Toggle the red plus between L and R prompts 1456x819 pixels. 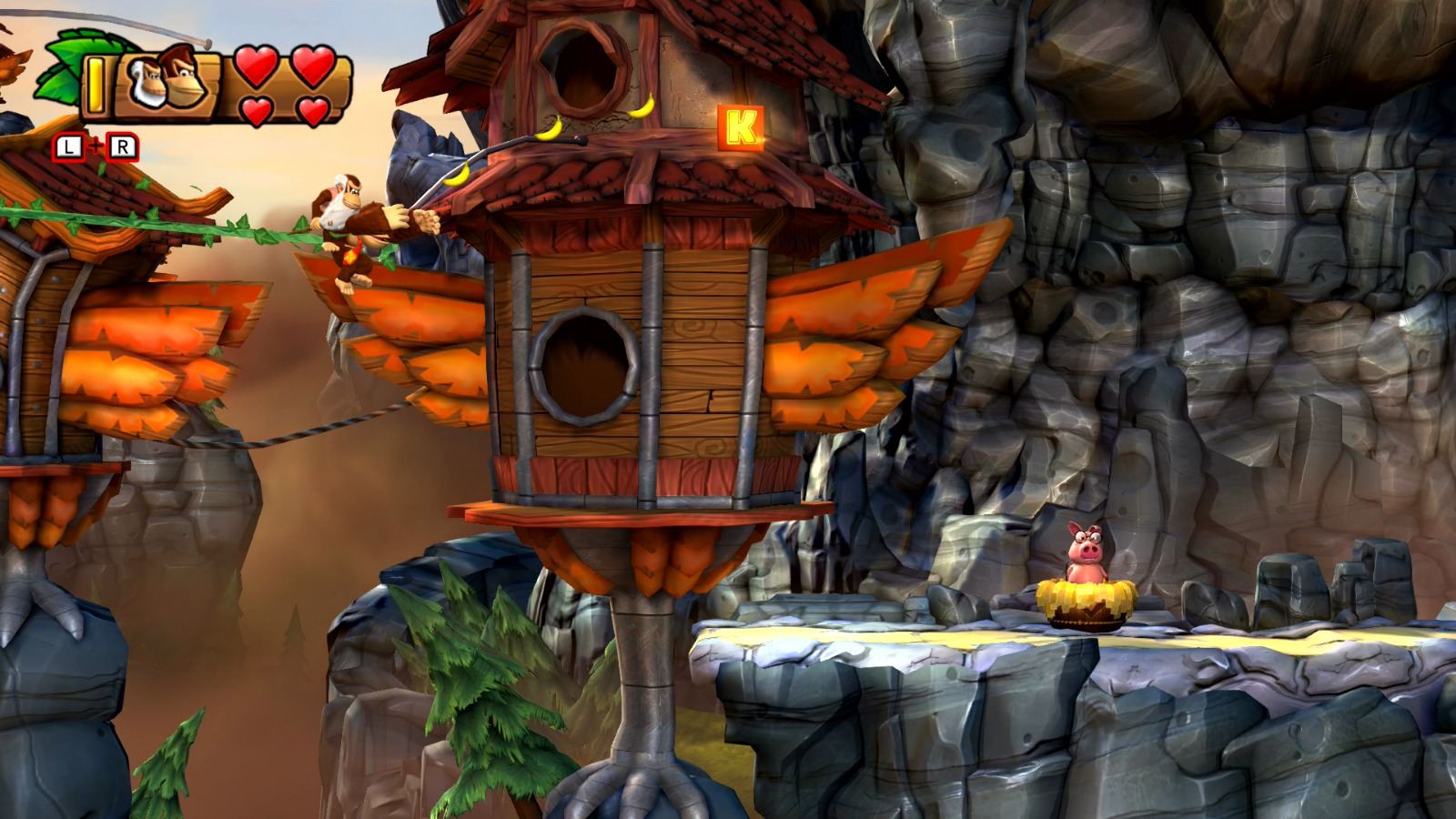(x=96, y=144)
